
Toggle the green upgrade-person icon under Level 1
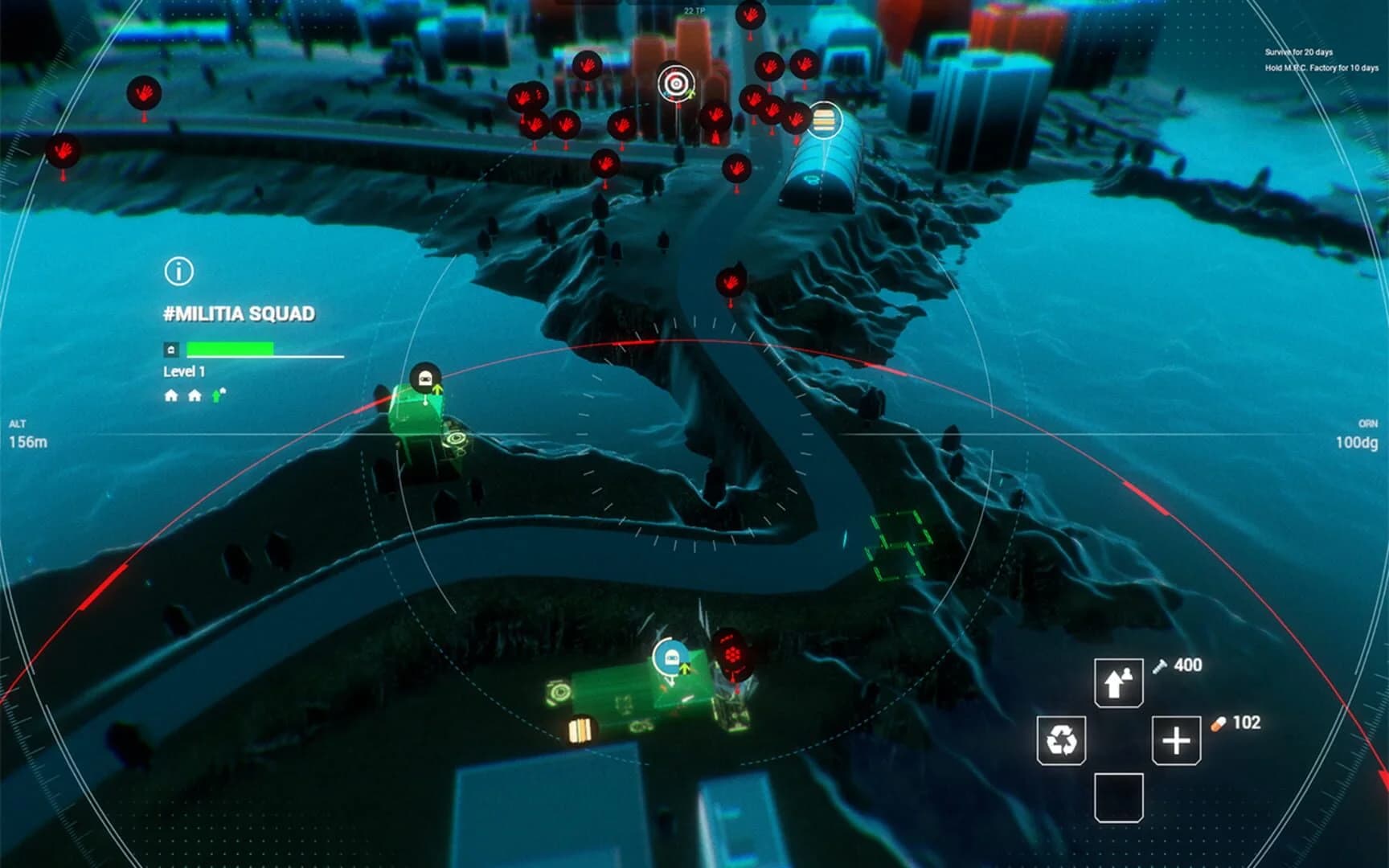[215, 394]
